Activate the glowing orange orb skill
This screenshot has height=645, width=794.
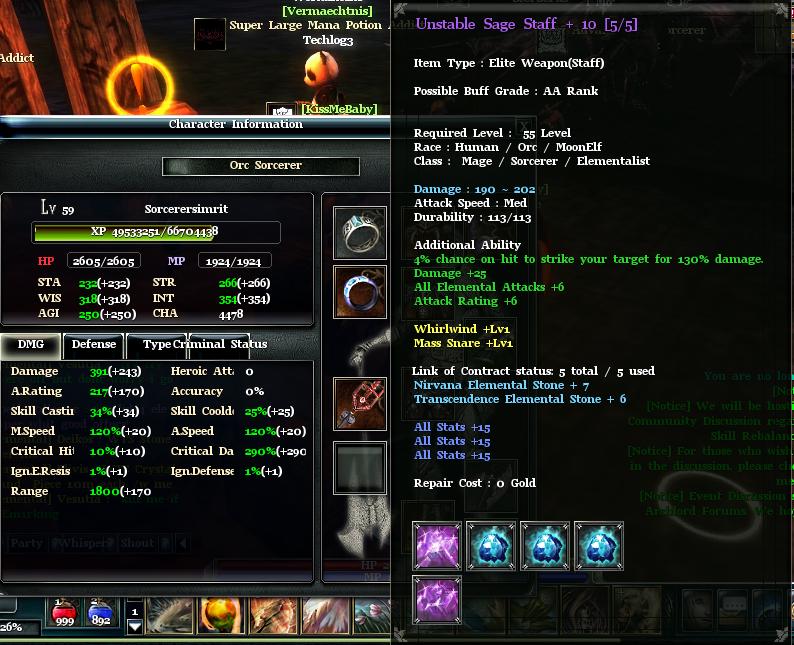pyautogui.click(x=221, y=614)
